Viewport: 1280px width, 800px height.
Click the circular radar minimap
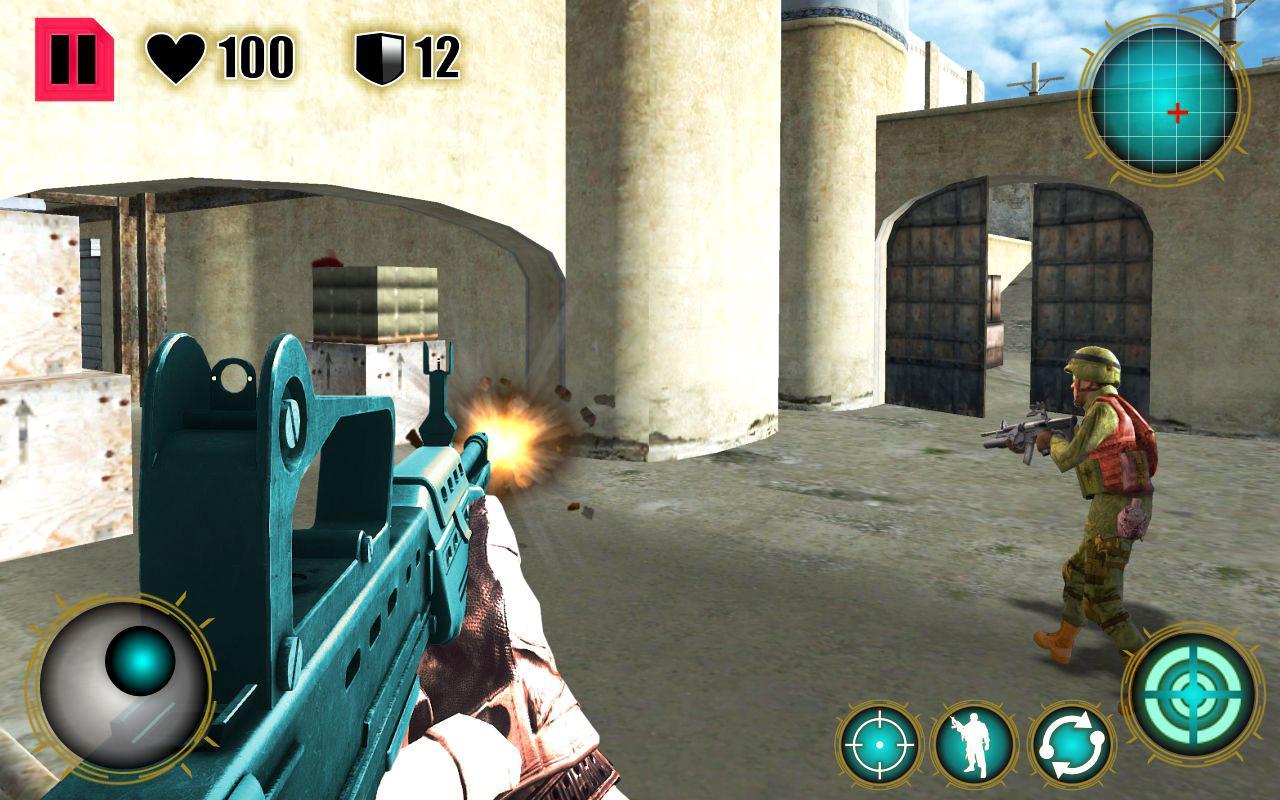(1164, 101)
